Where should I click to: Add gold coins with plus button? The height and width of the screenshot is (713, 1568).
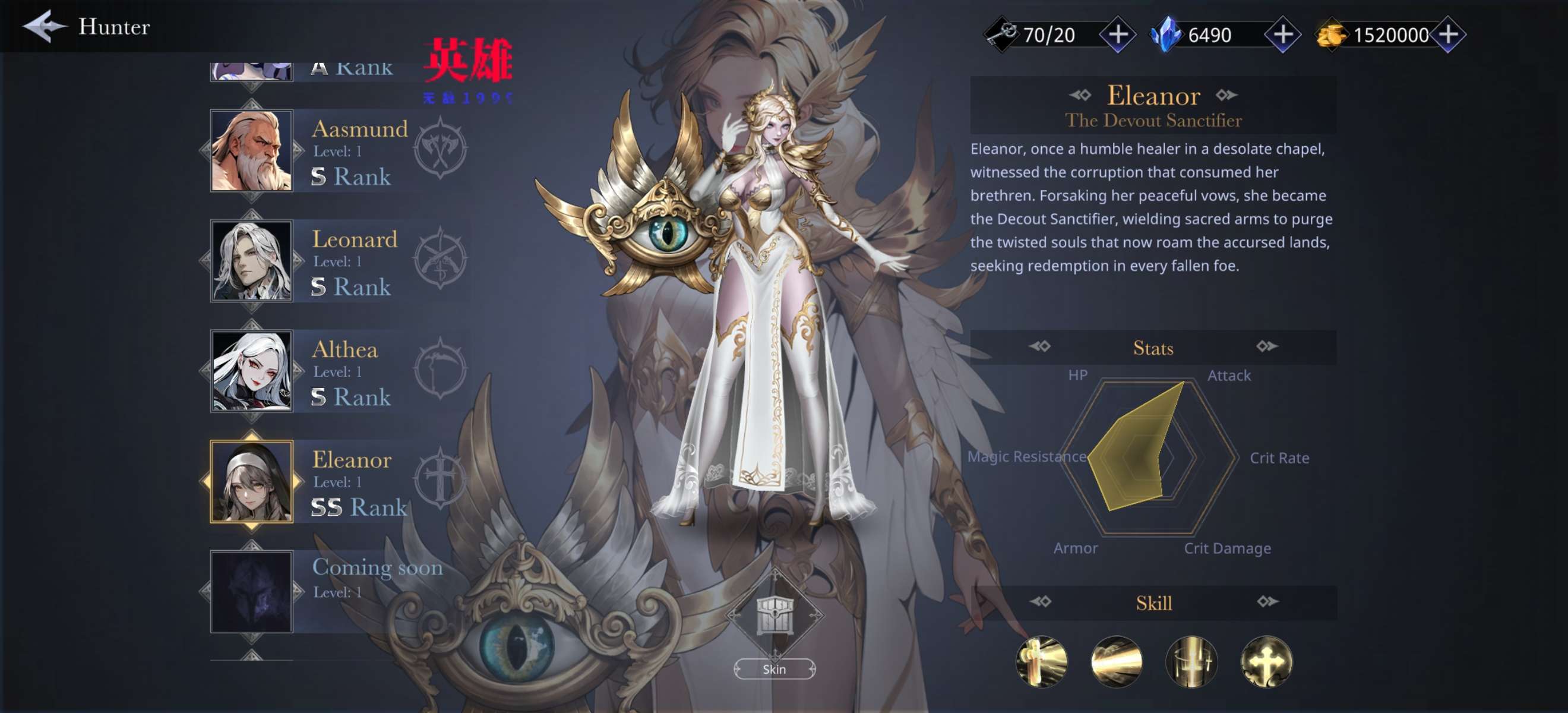[1448, 34]
